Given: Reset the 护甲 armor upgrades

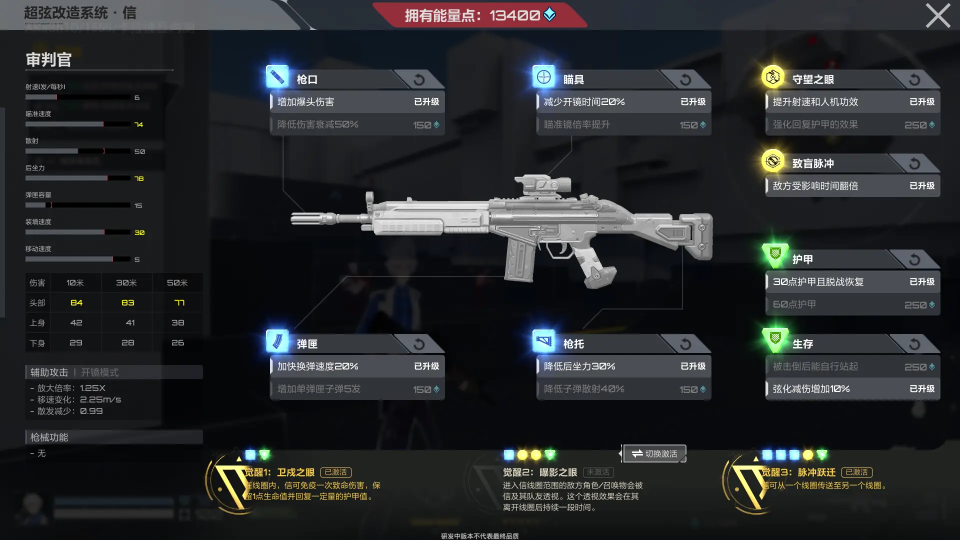Looking at the screenshot, I should [914, 260].
